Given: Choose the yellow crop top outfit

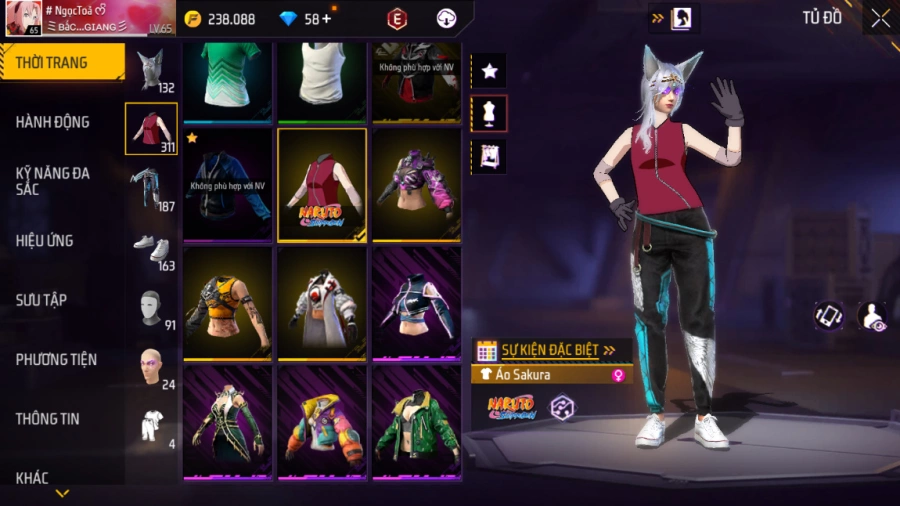Looking at the screenshot, I should click(227, 302).
